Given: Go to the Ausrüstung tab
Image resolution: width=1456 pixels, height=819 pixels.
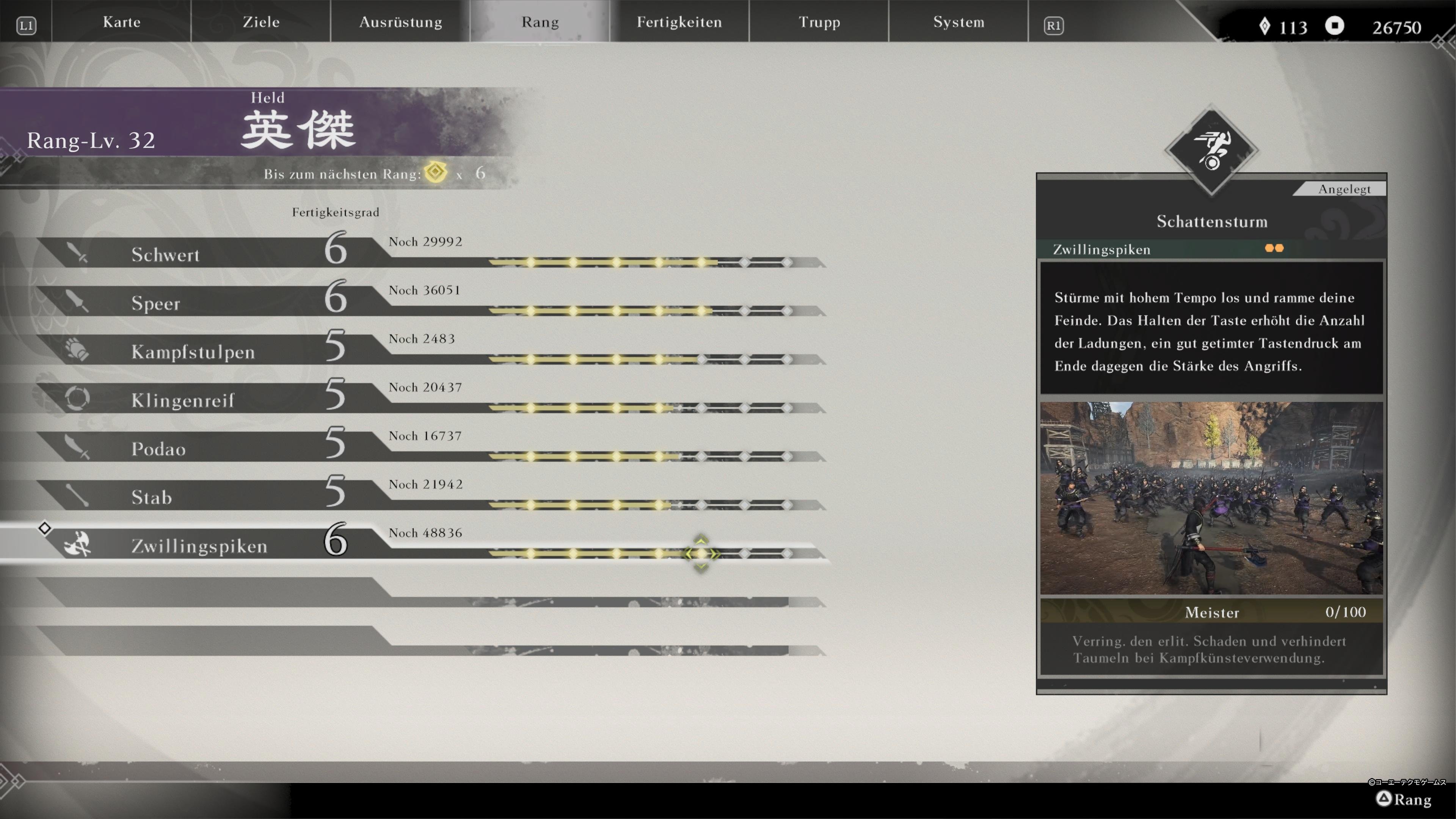Looking at the screenshot, I should 401,22.
